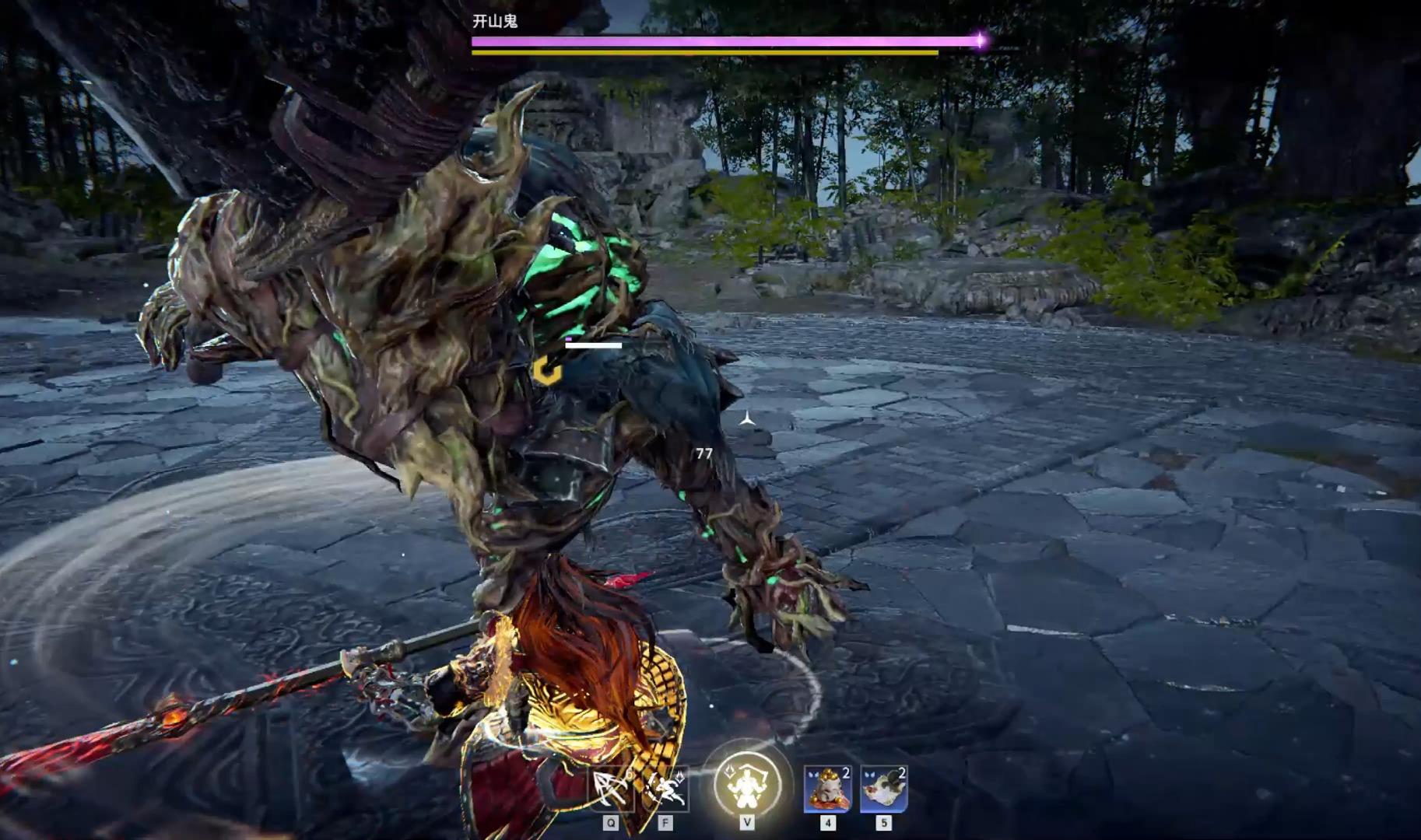This screenshot has height=840, width=1421.
Task: Trigger the leaping figure dash skill
Action: pyautogui.click(x=666, y=789)
